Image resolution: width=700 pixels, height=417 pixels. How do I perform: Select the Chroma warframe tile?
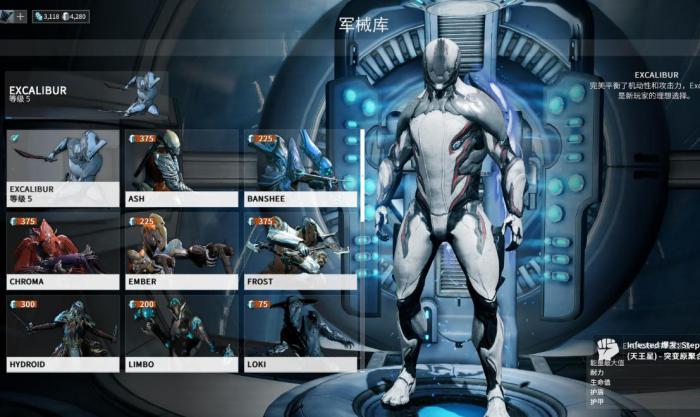(62, 250)
